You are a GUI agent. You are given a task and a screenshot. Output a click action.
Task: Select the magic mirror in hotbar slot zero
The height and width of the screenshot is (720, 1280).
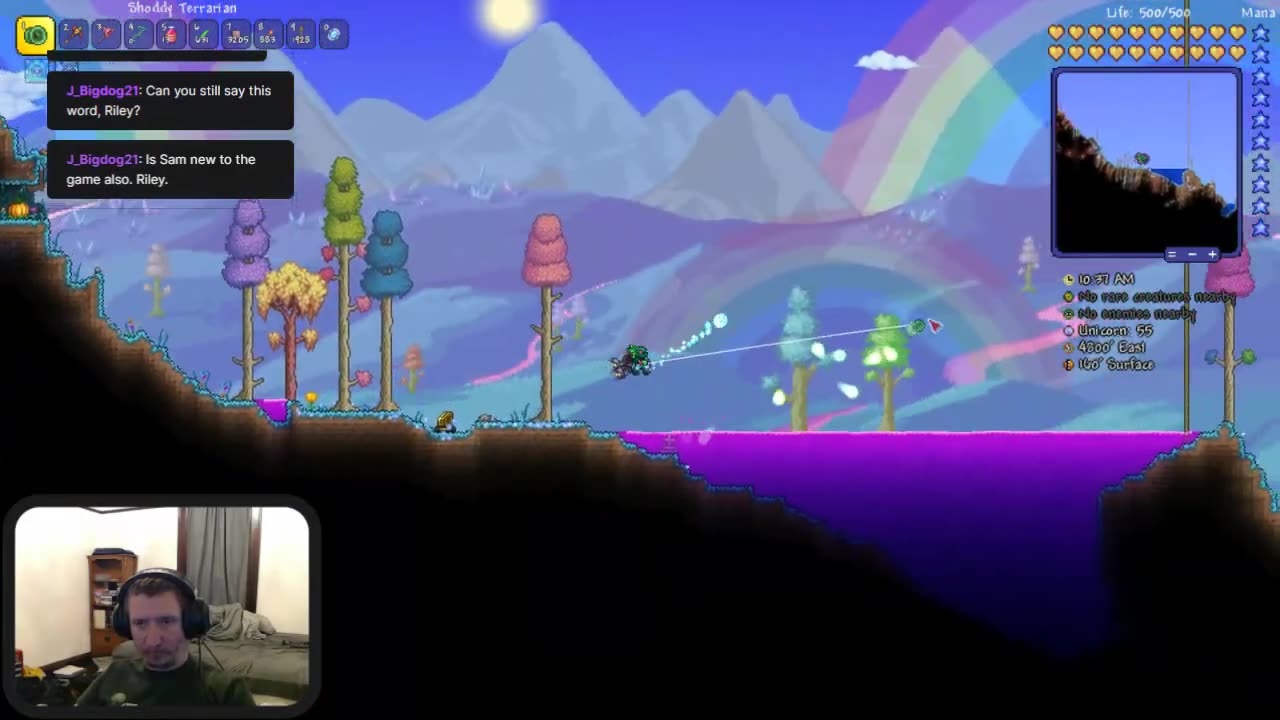(333, 35)
